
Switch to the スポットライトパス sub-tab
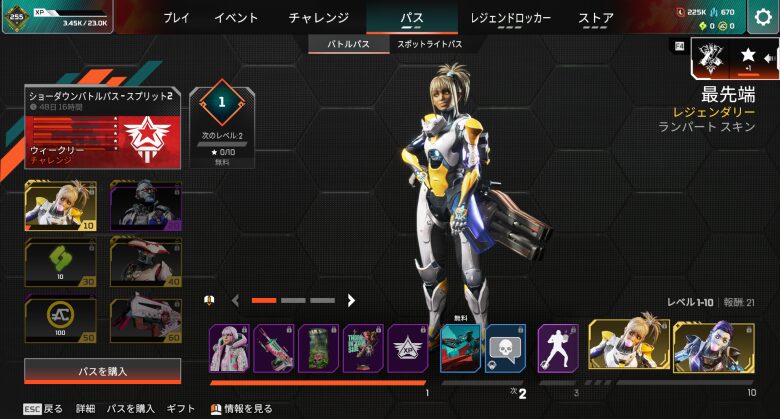click(x=430, y=44)
